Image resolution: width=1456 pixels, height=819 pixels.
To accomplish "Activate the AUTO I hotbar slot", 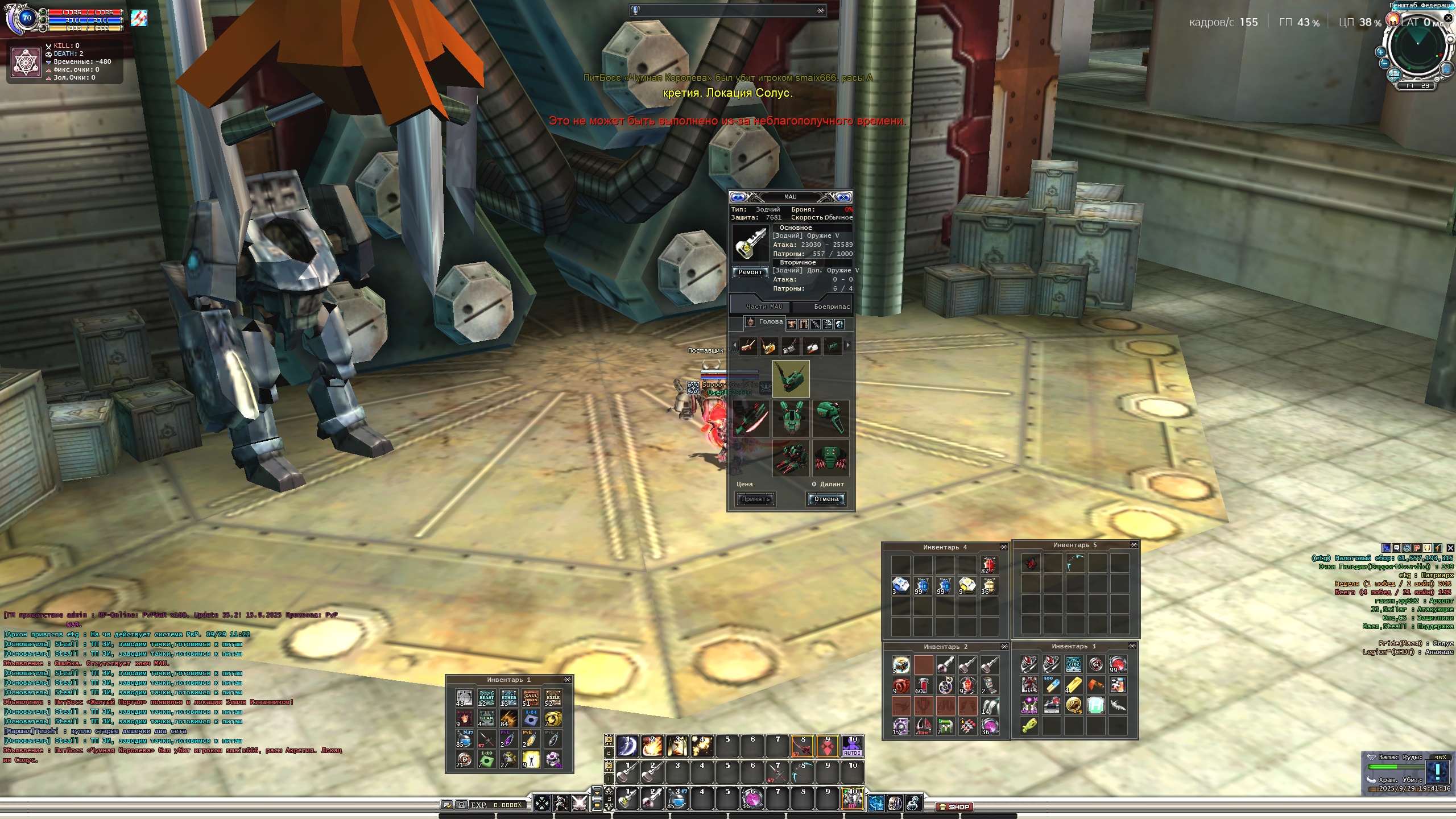I will click(x=852, y=746).
